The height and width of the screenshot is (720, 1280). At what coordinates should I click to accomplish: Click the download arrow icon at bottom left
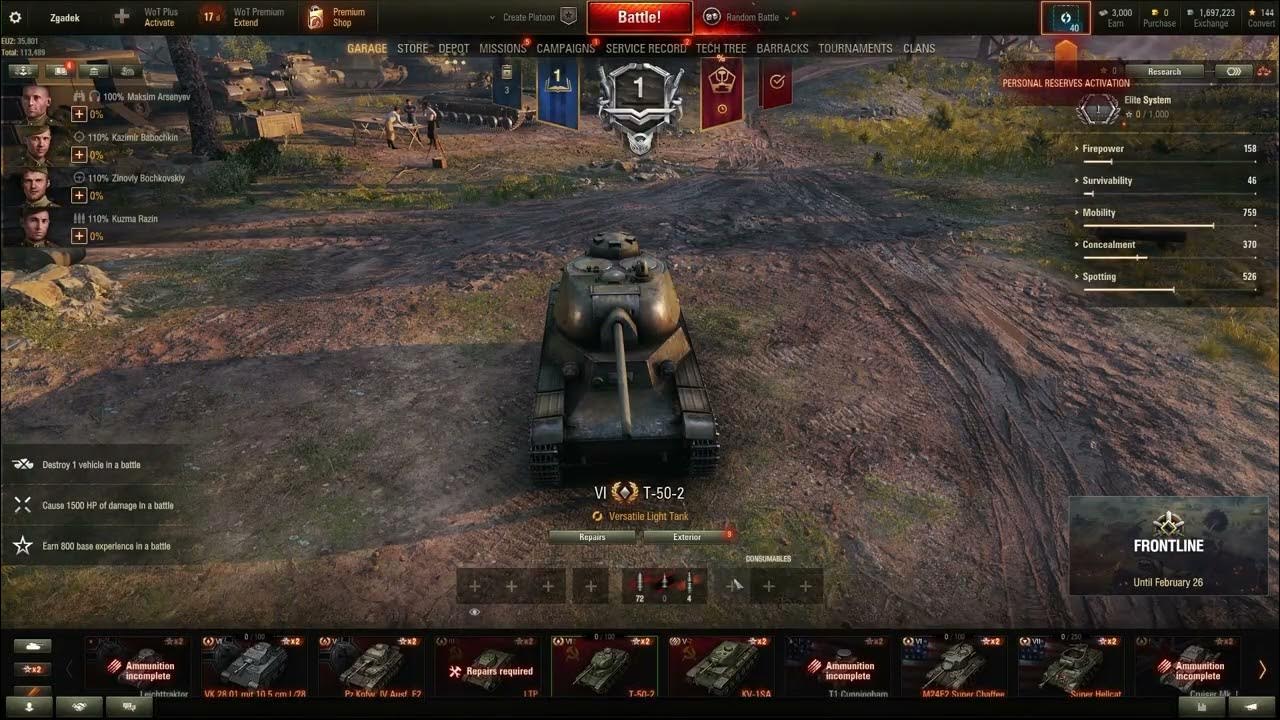(30, 706)
